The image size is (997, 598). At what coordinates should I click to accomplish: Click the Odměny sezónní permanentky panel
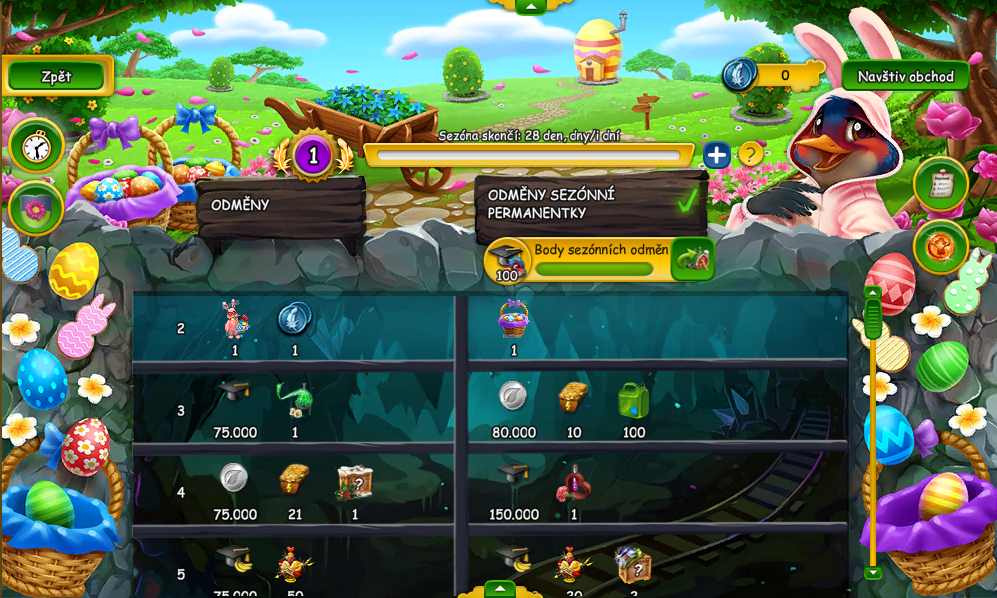tap(590, 204)
